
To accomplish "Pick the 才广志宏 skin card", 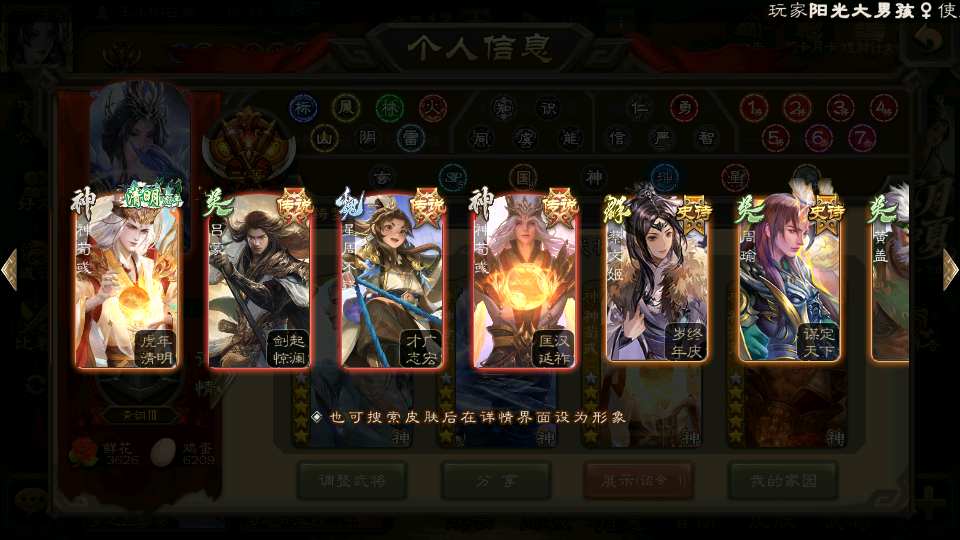I will click(392, 280).
